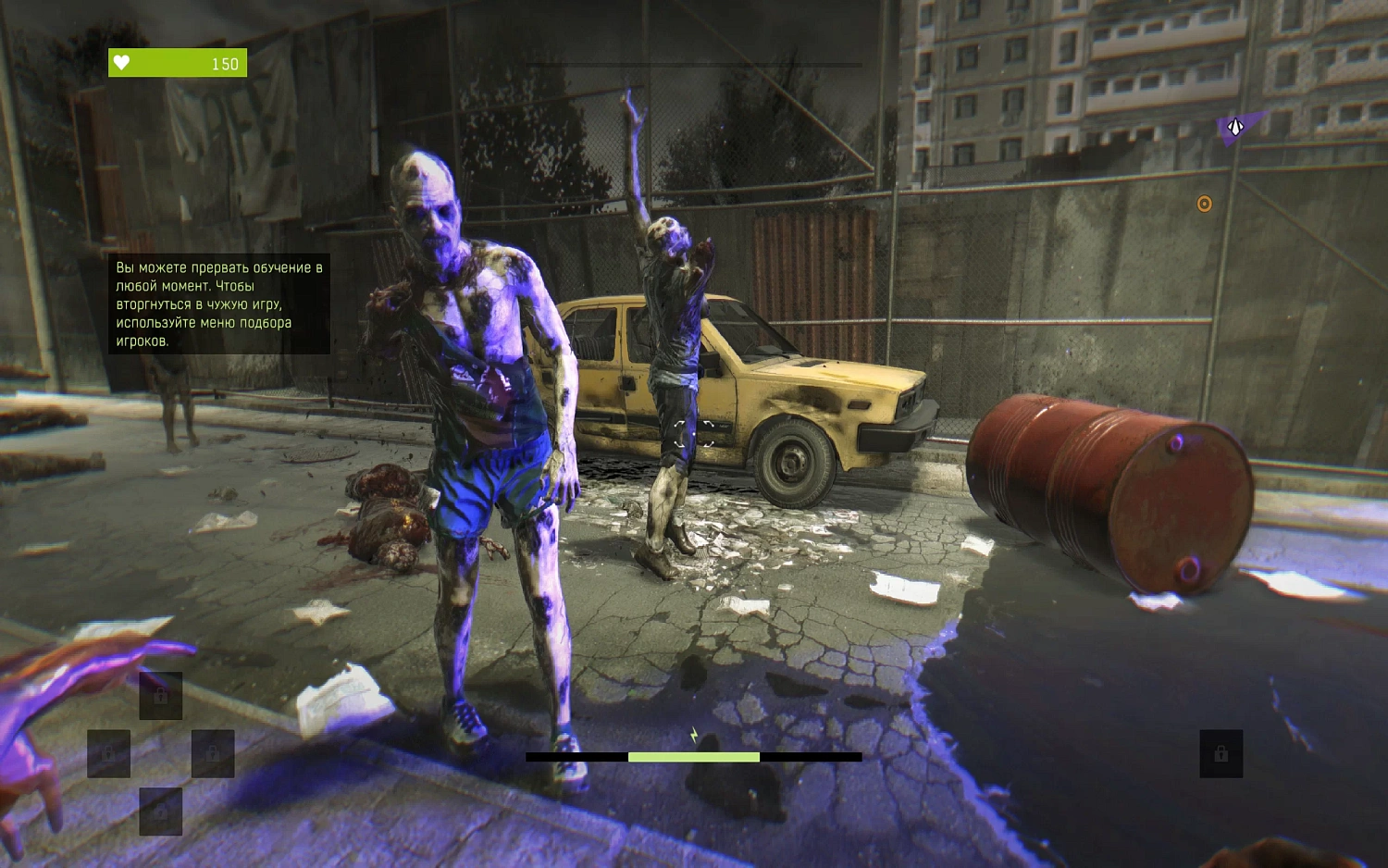Click the heart icon on the health bar
1388x868 pixels.
(123, 62)
